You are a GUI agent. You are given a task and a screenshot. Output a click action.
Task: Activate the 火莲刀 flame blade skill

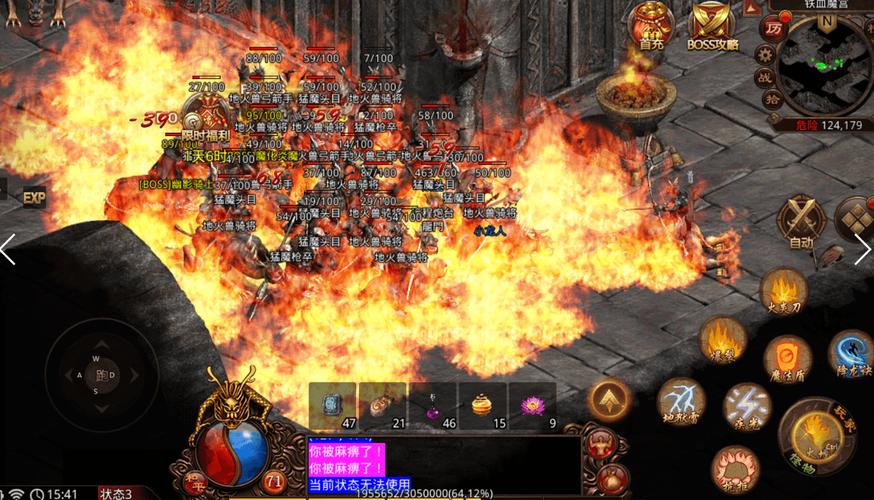(783, 291)
